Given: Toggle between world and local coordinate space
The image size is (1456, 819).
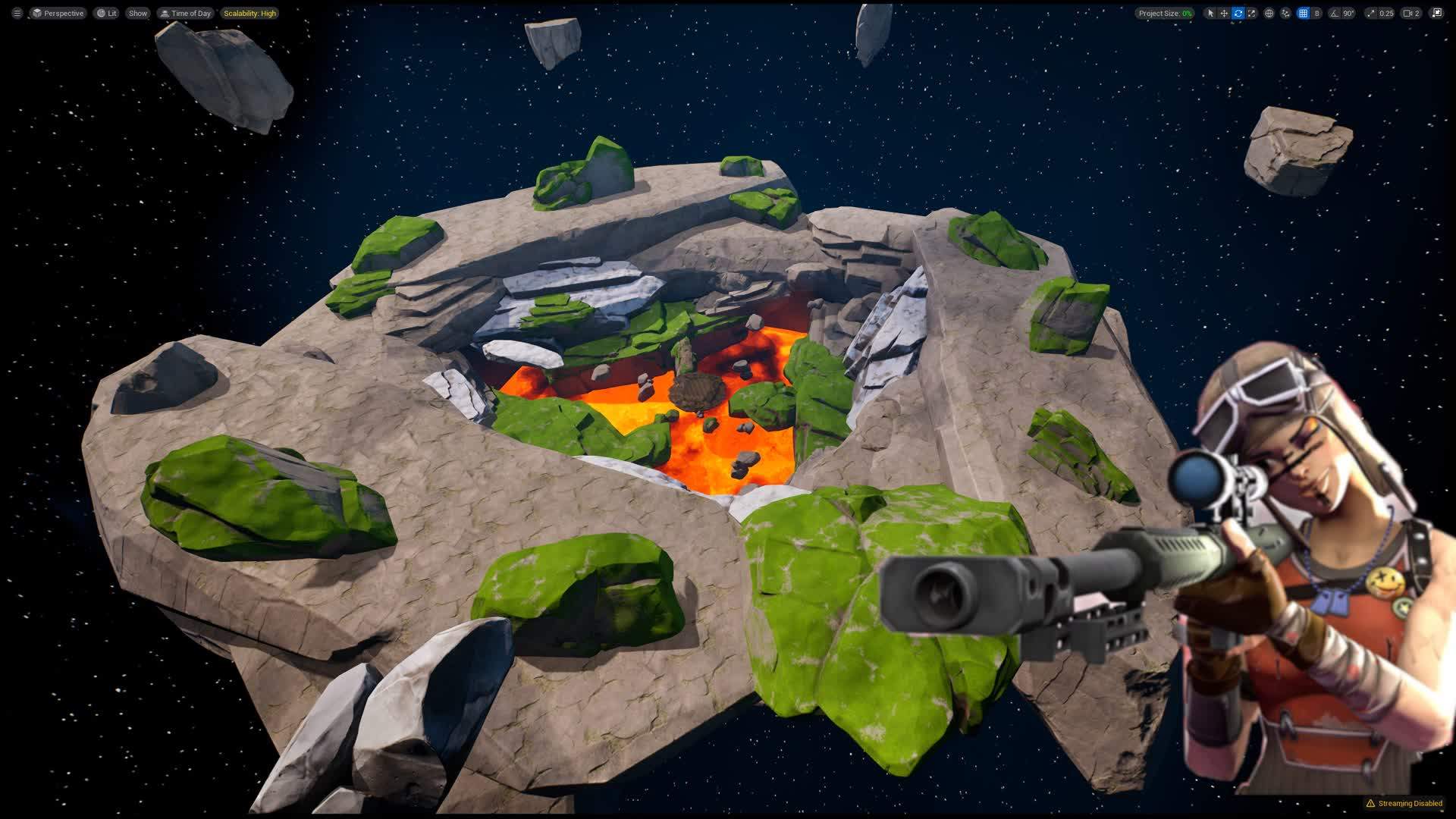Looking at the screenshot, I should pyautogui.click(x=1269, y=13).
